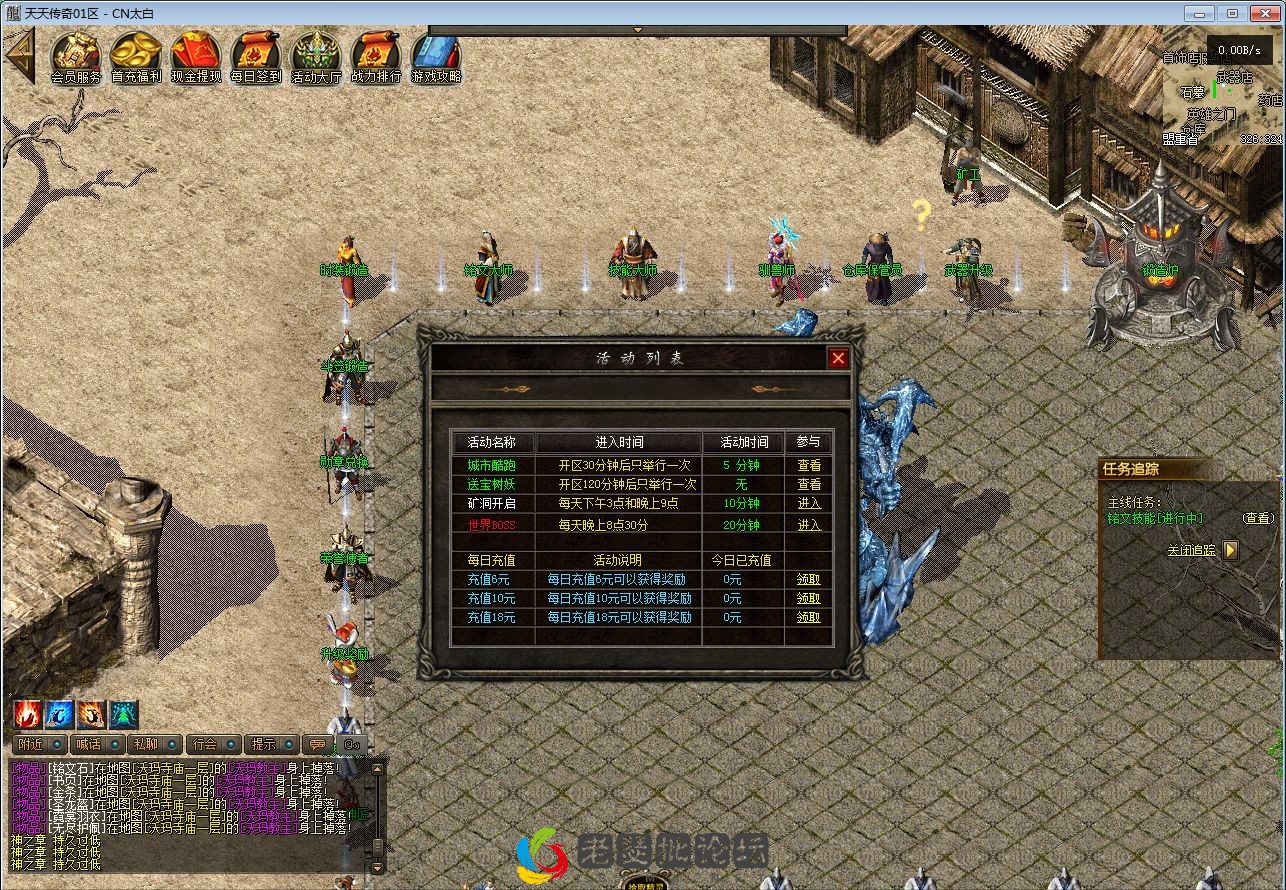Viewport: 1286px width, 890px height.
Task: Open the 首充福利 first-recharge bonus icon
Action: click(136, 53)
